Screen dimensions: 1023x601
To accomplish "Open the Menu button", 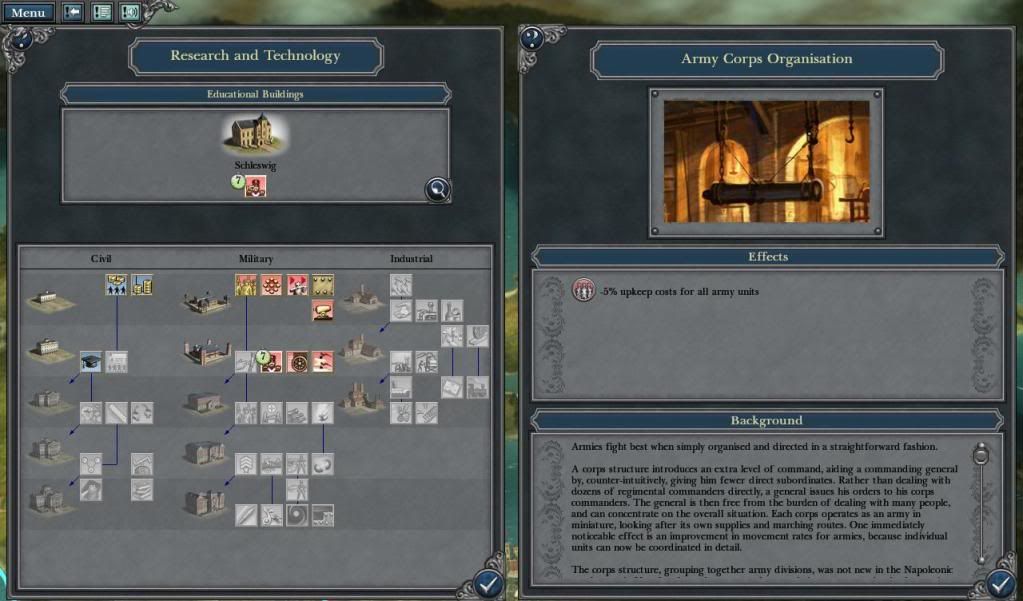I will pos(27,13).
